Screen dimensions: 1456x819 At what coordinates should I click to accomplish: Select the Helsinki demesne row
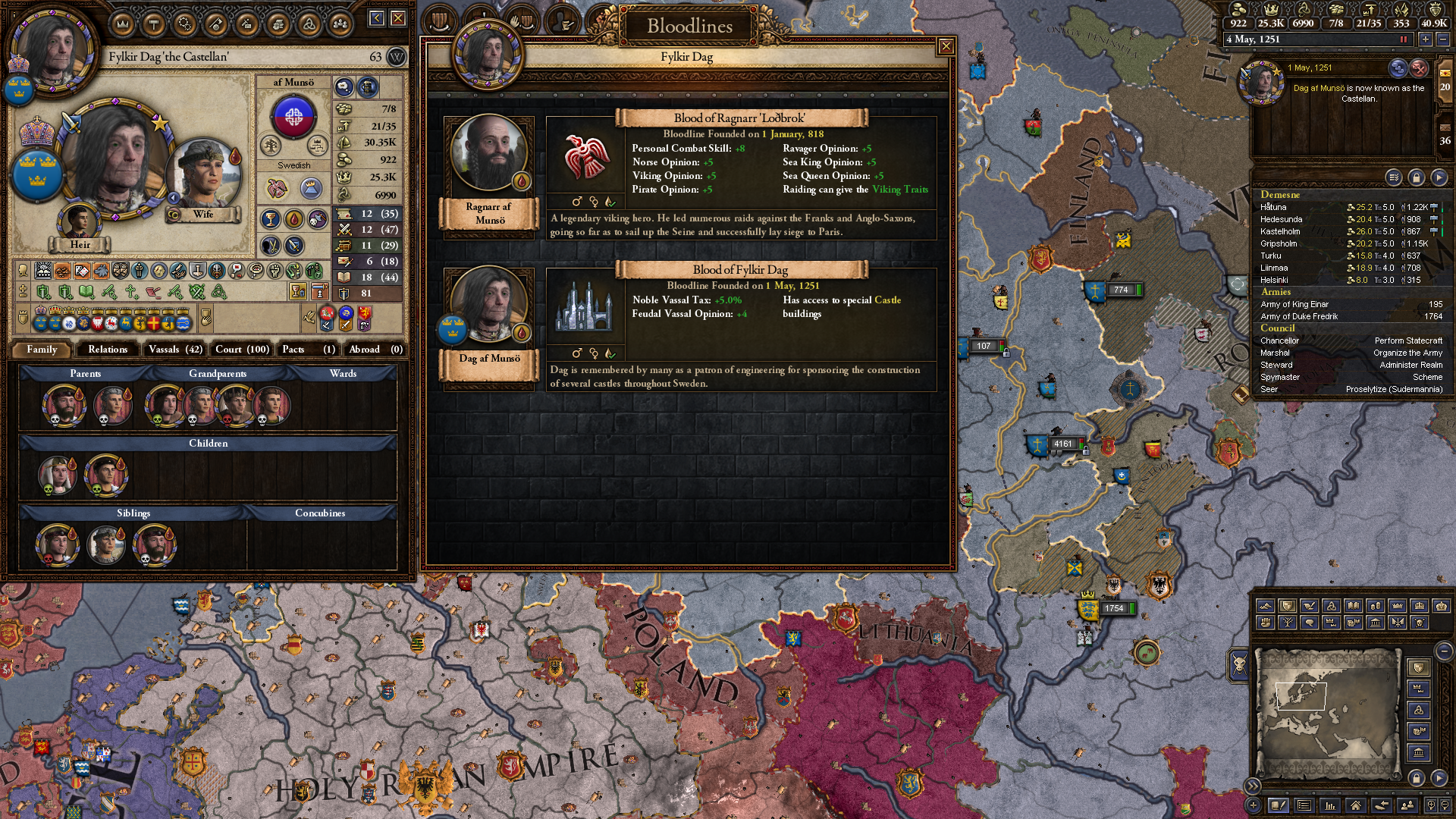(1350, 280)
